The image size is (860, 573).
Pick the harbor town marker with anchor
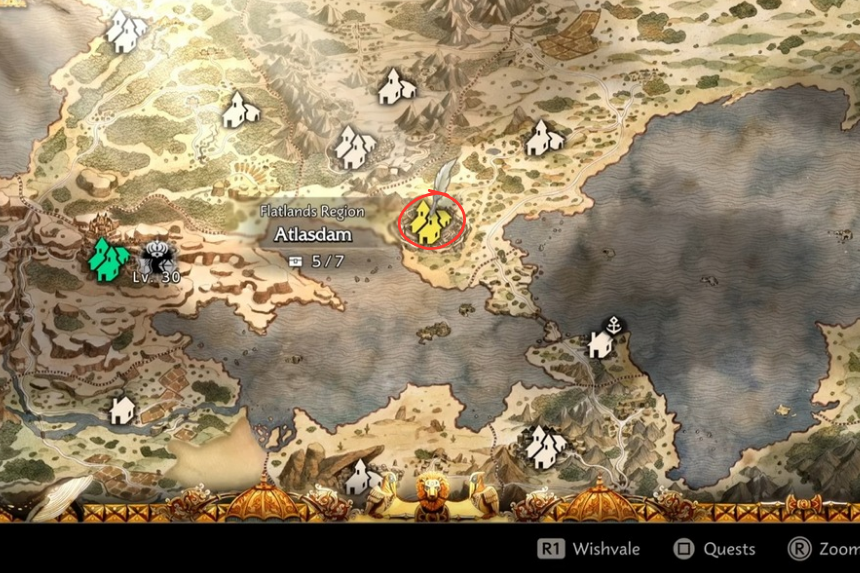click(602, 340)
